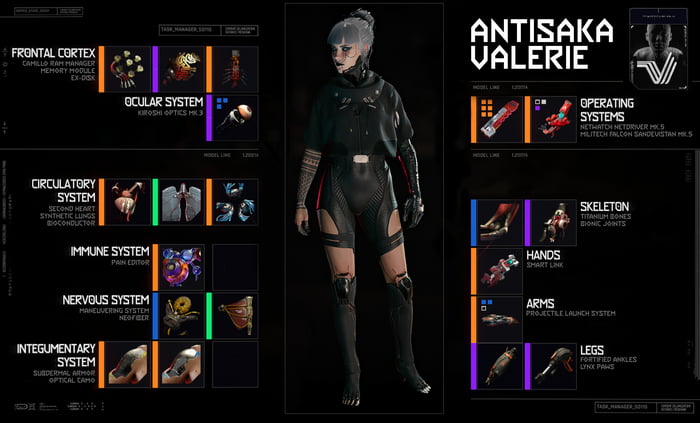Select the Kiroshi Optics Mk.3 slot
This screenshot has width=700, height=423.
point(234,118)
